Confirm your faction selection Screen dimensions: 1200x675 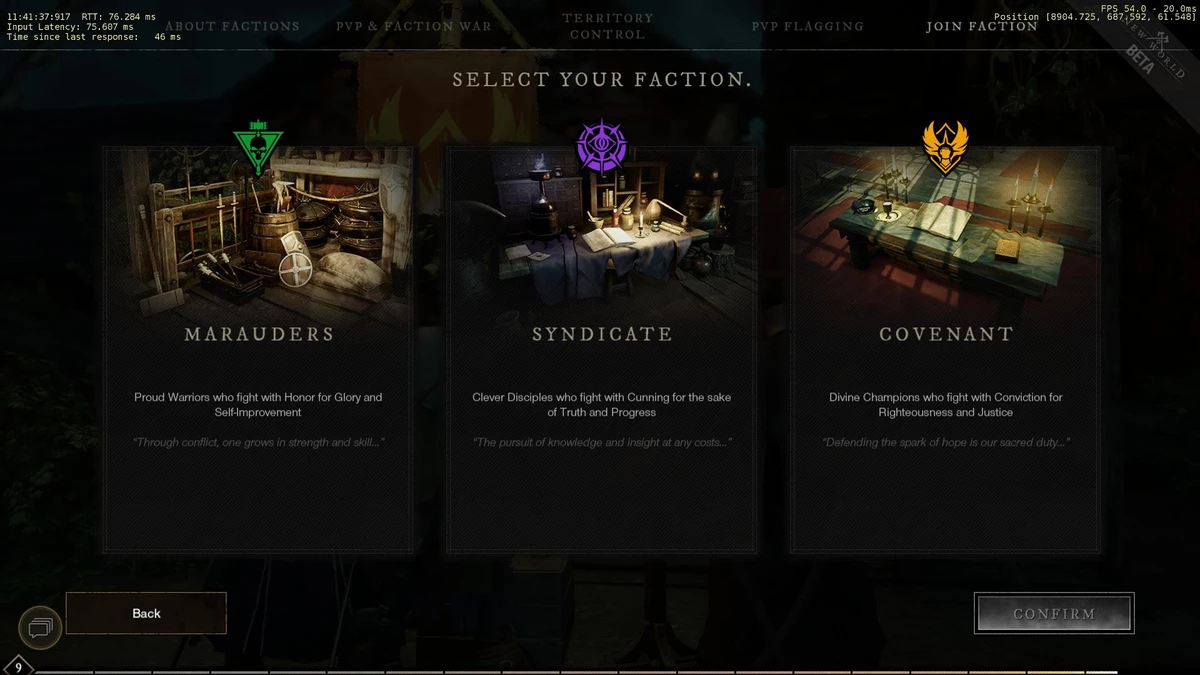pyautogui.click(x=1054, y=613)
